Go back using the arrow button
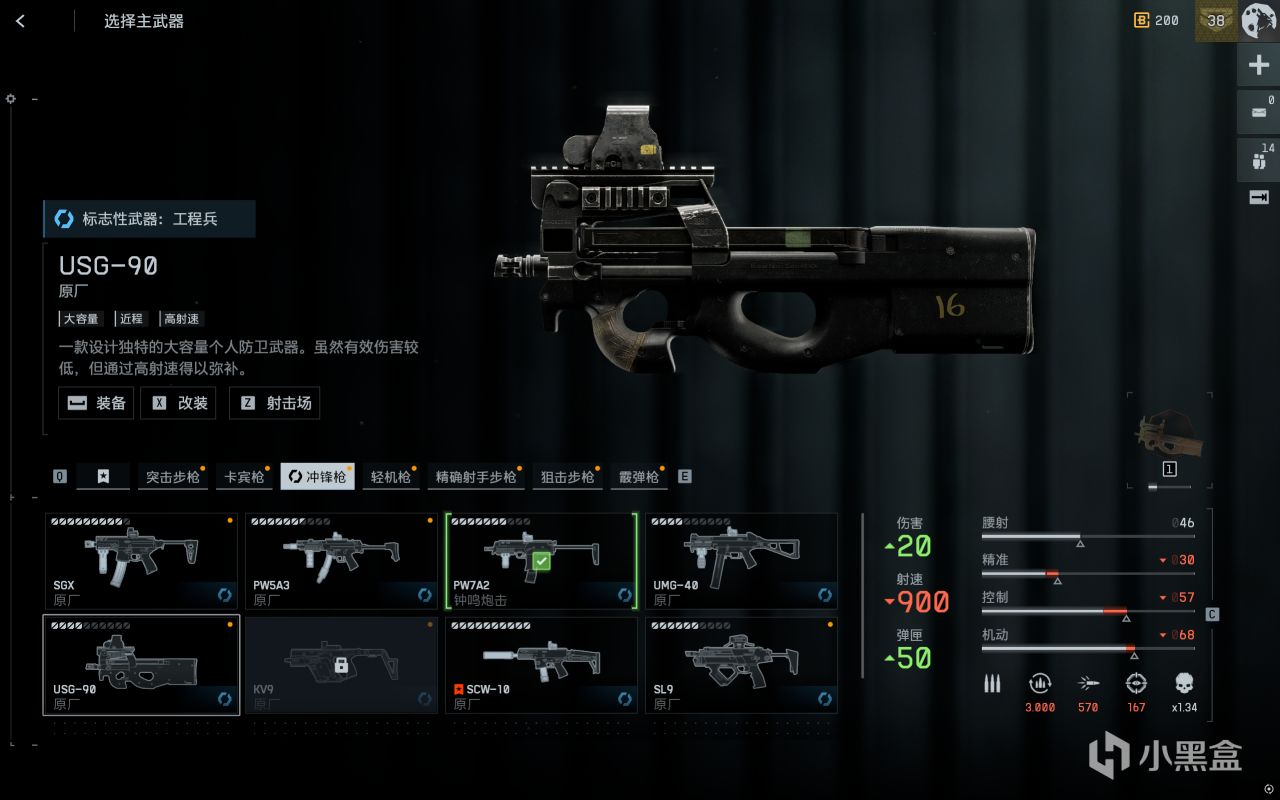Viewport: 1280px width, 800px height. (x=20, y=21)
